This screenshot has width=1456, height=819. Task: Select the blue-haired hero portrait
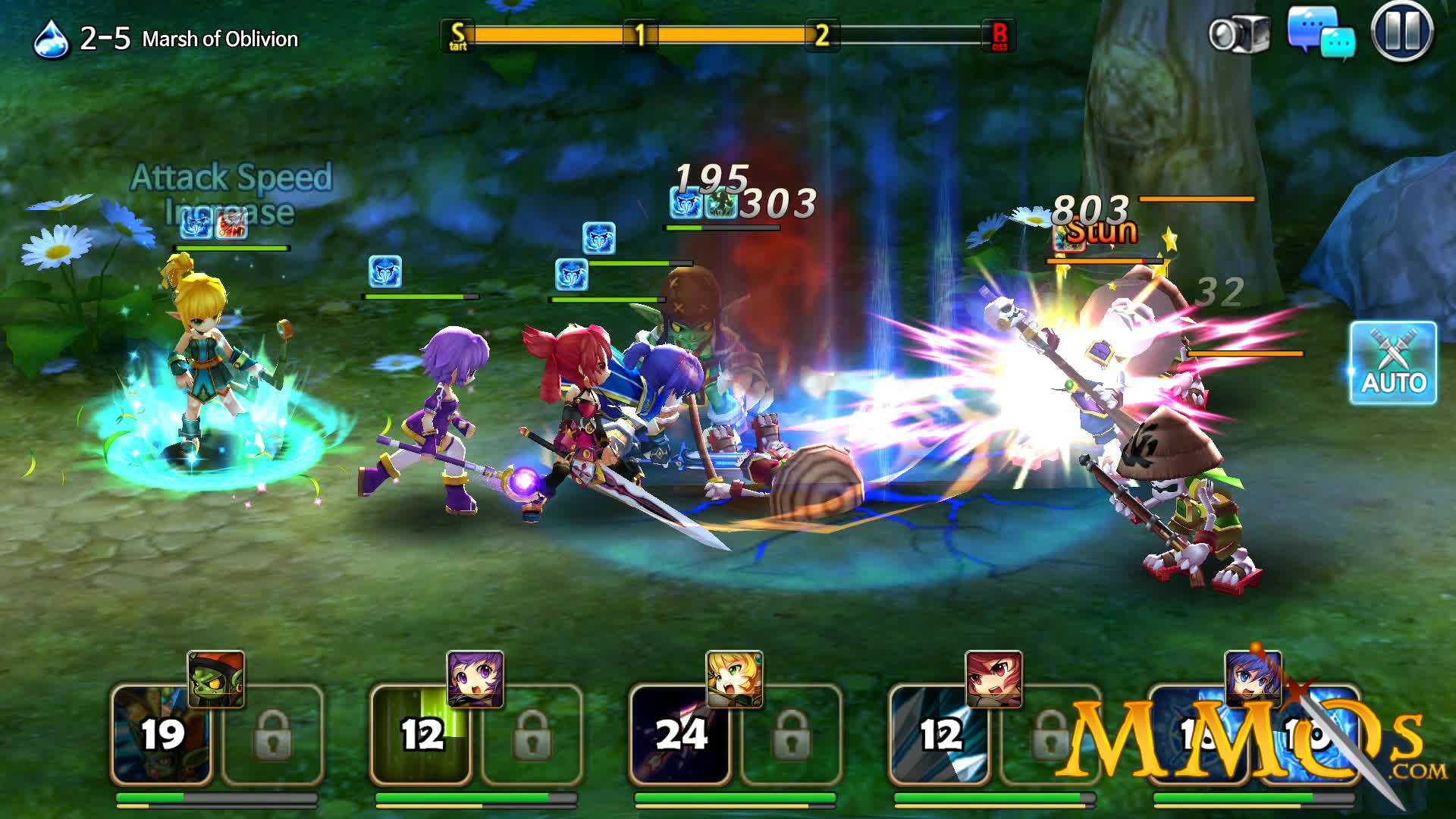pos(1253,679)
